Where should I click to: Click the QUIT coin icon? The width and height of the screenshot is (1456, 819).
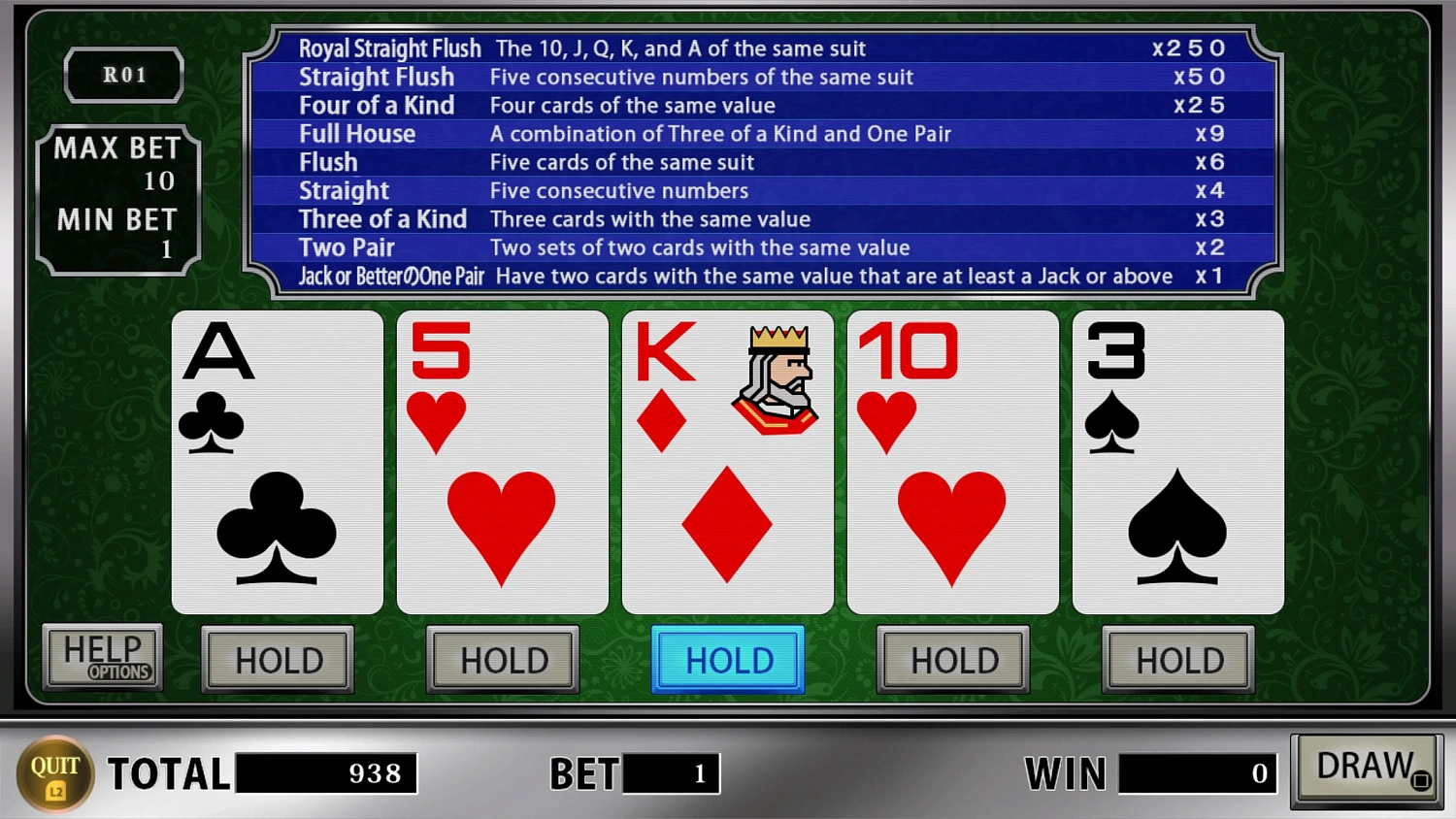tap(55, 772)
